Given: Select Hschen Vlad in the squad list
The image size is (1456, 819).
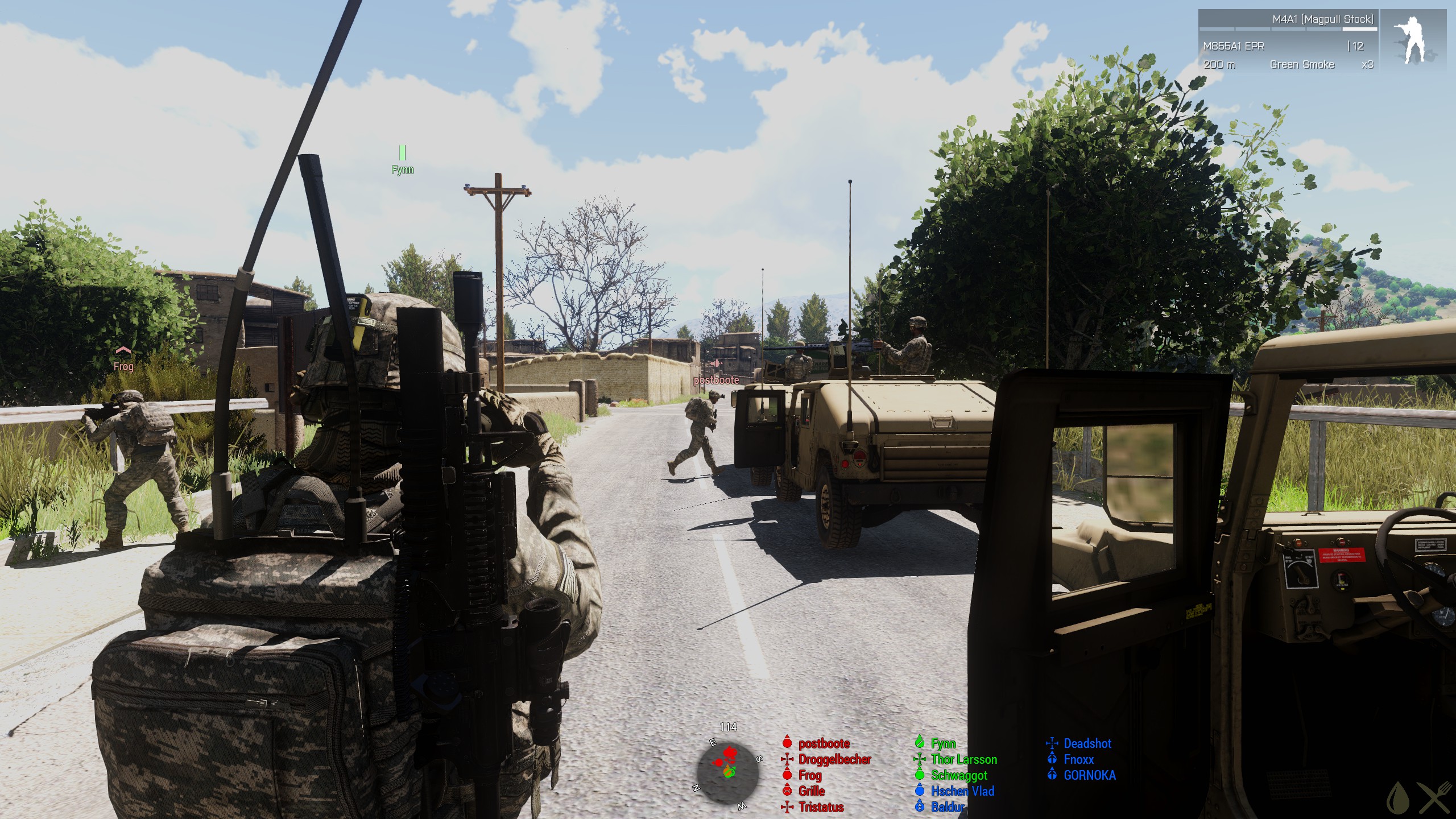Looking at the screenshot, I should pos(962,791).
